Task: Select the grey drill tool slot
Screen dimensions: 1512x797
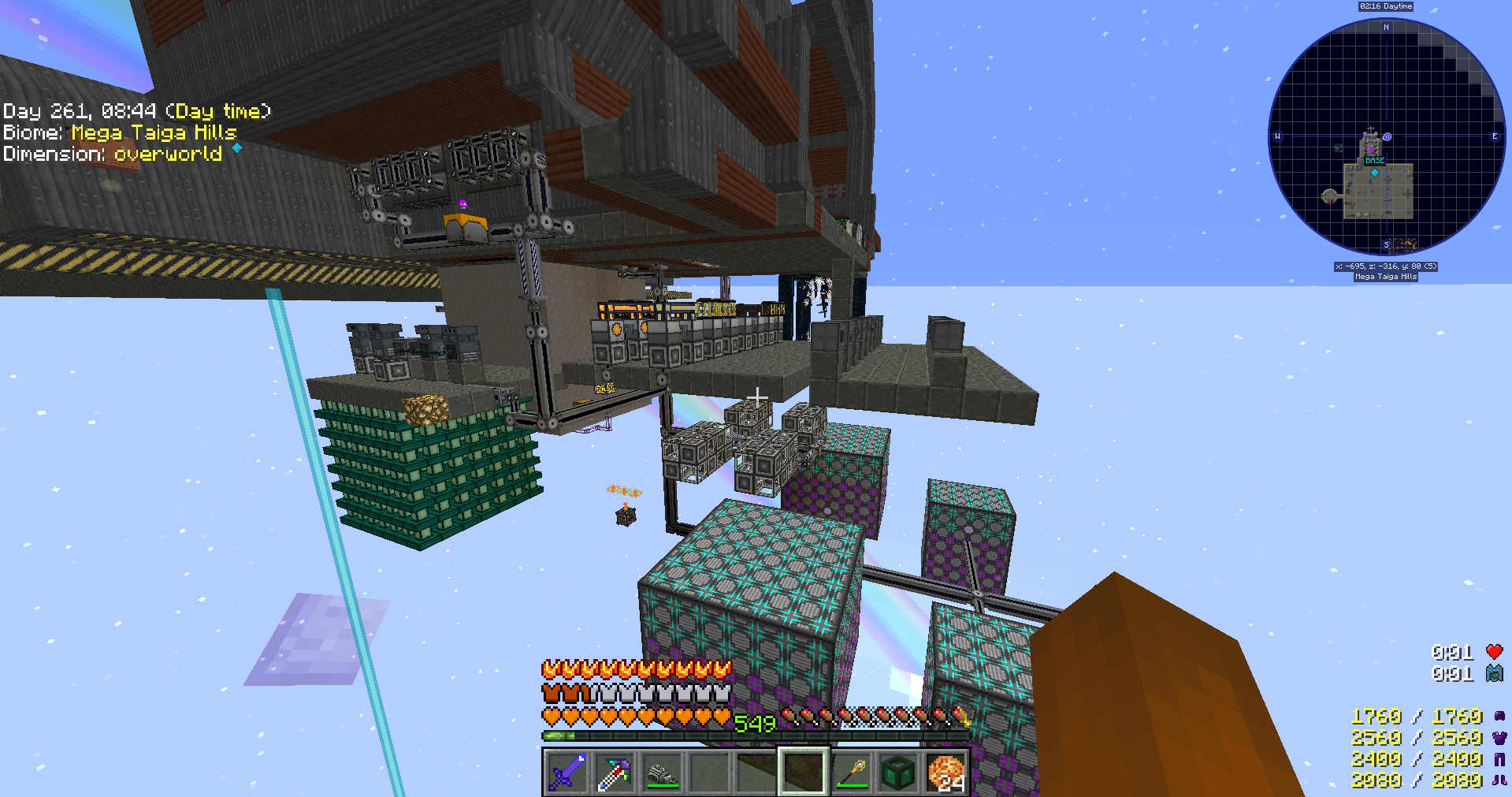Action: 661,772
